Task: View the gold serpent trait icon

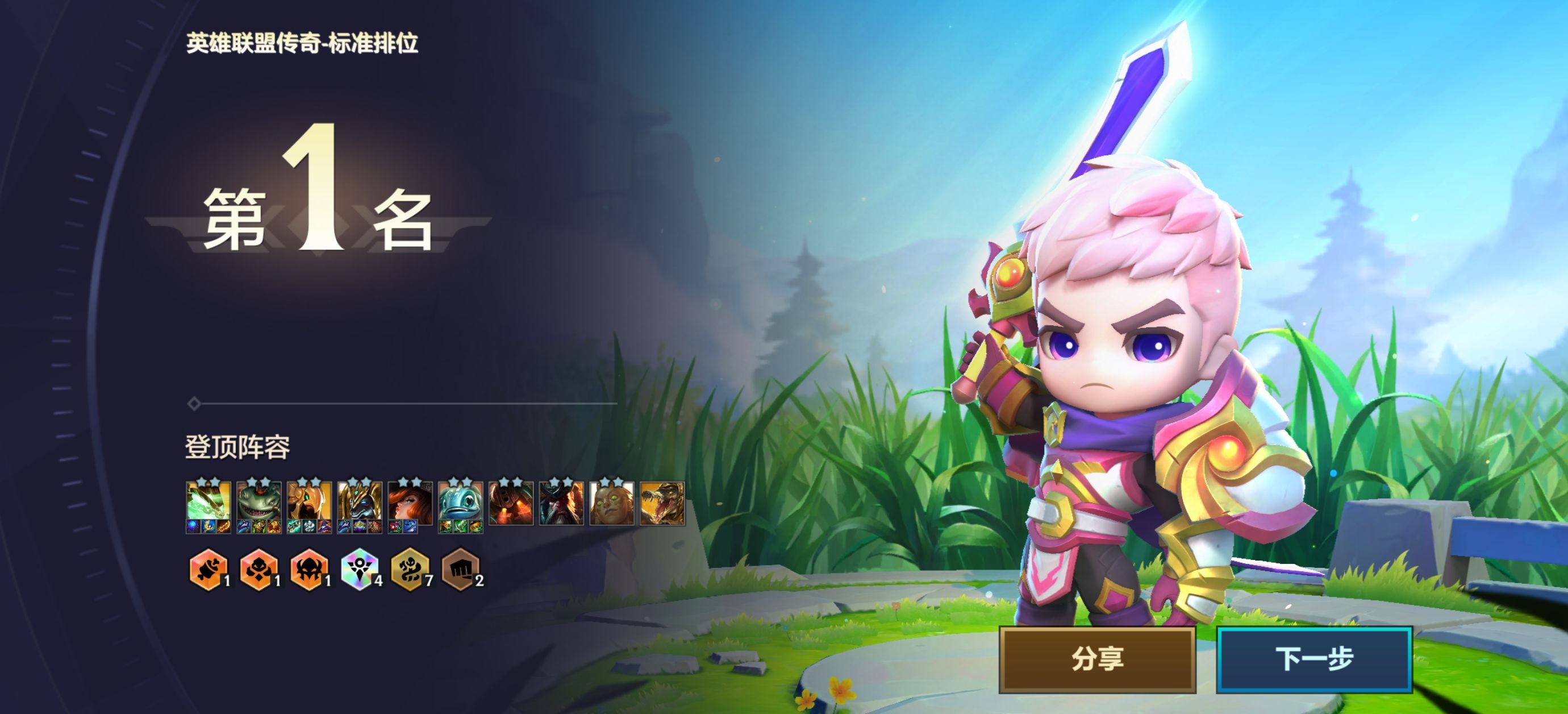Action: (410, 571)
